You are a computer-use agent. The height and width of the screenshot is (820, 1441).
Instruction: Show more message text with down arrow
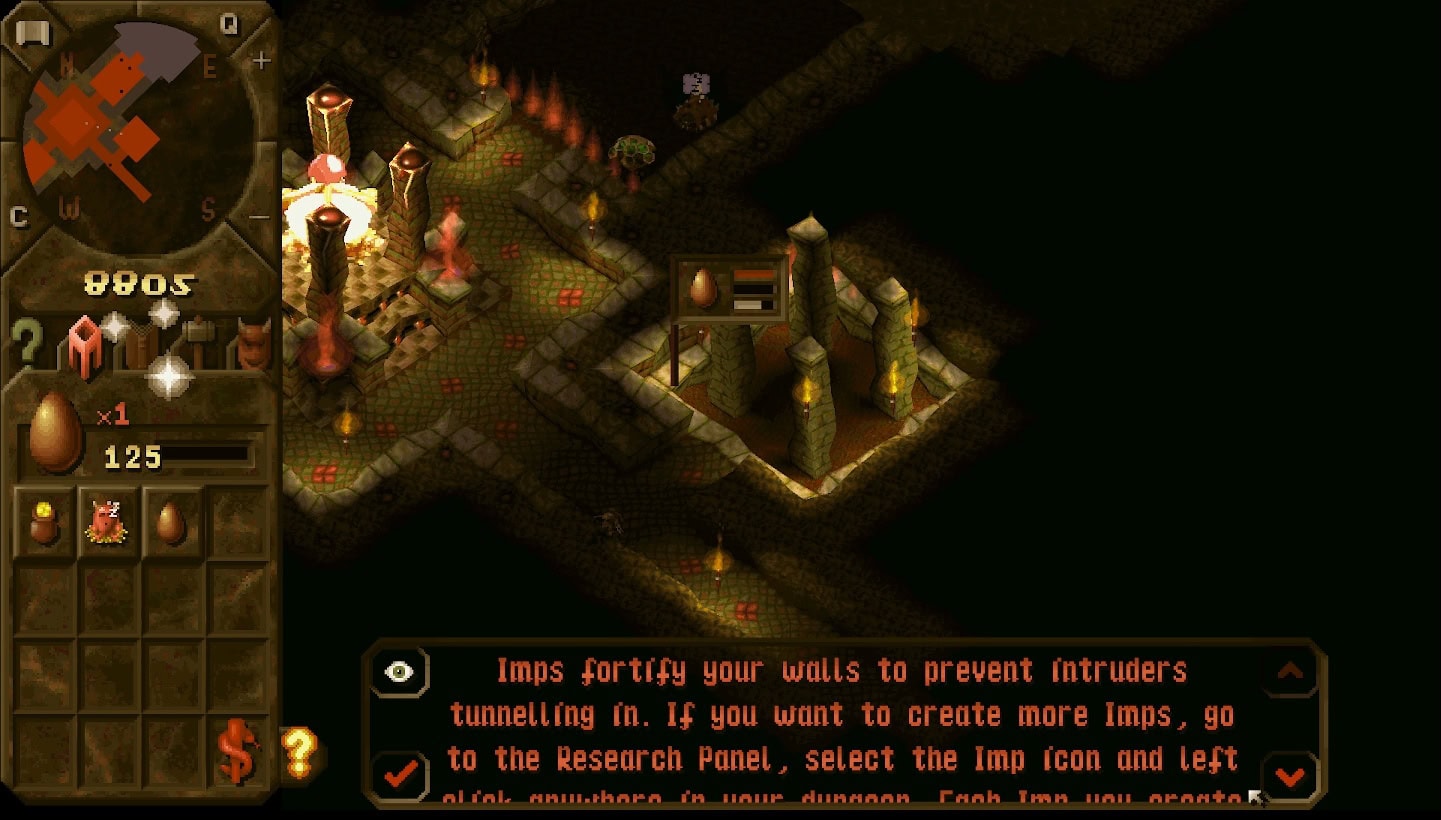coord(1289,775)
